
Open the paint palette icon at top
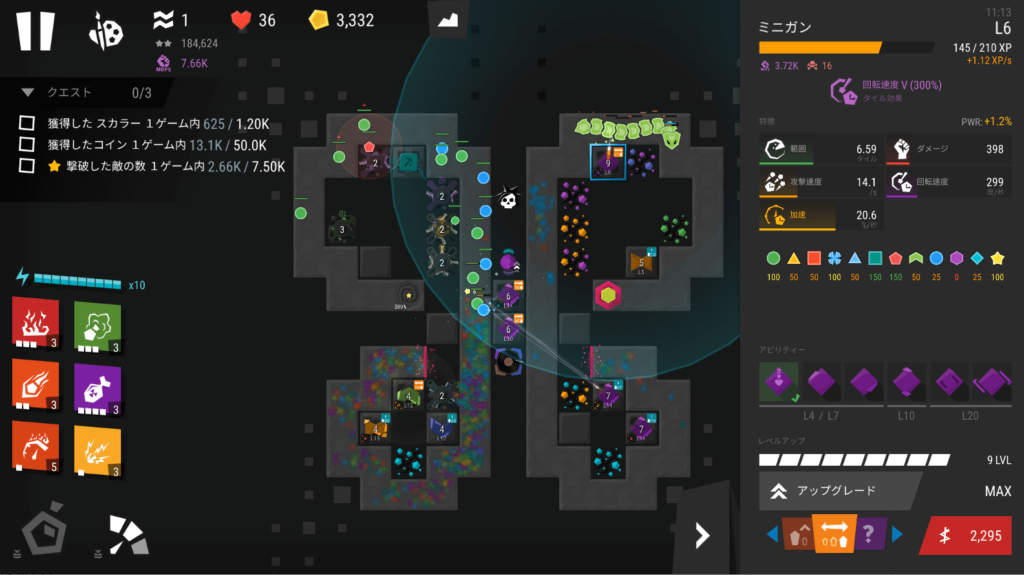pos(107,30)
